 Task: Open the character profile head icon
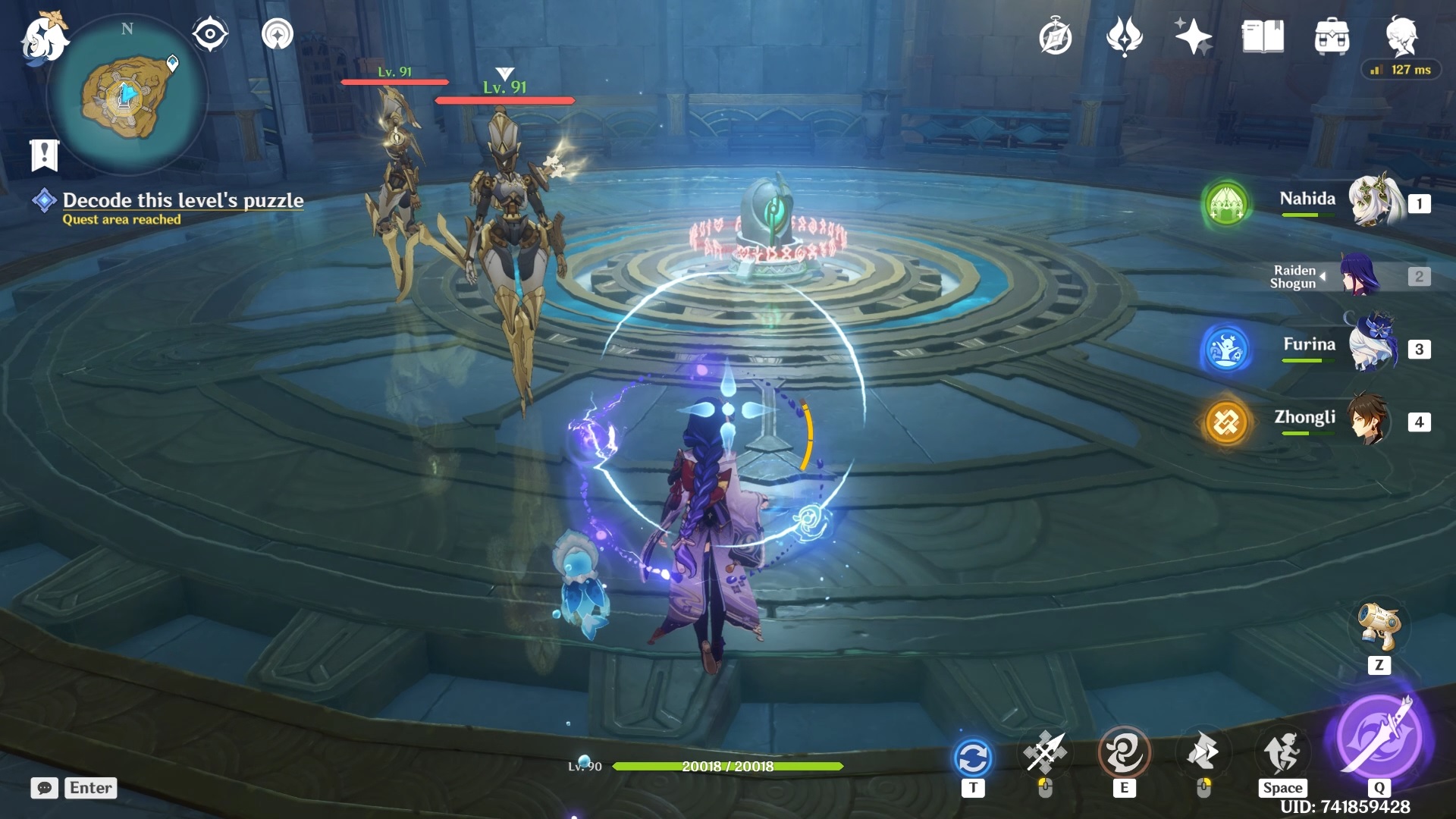(1401, 36)
